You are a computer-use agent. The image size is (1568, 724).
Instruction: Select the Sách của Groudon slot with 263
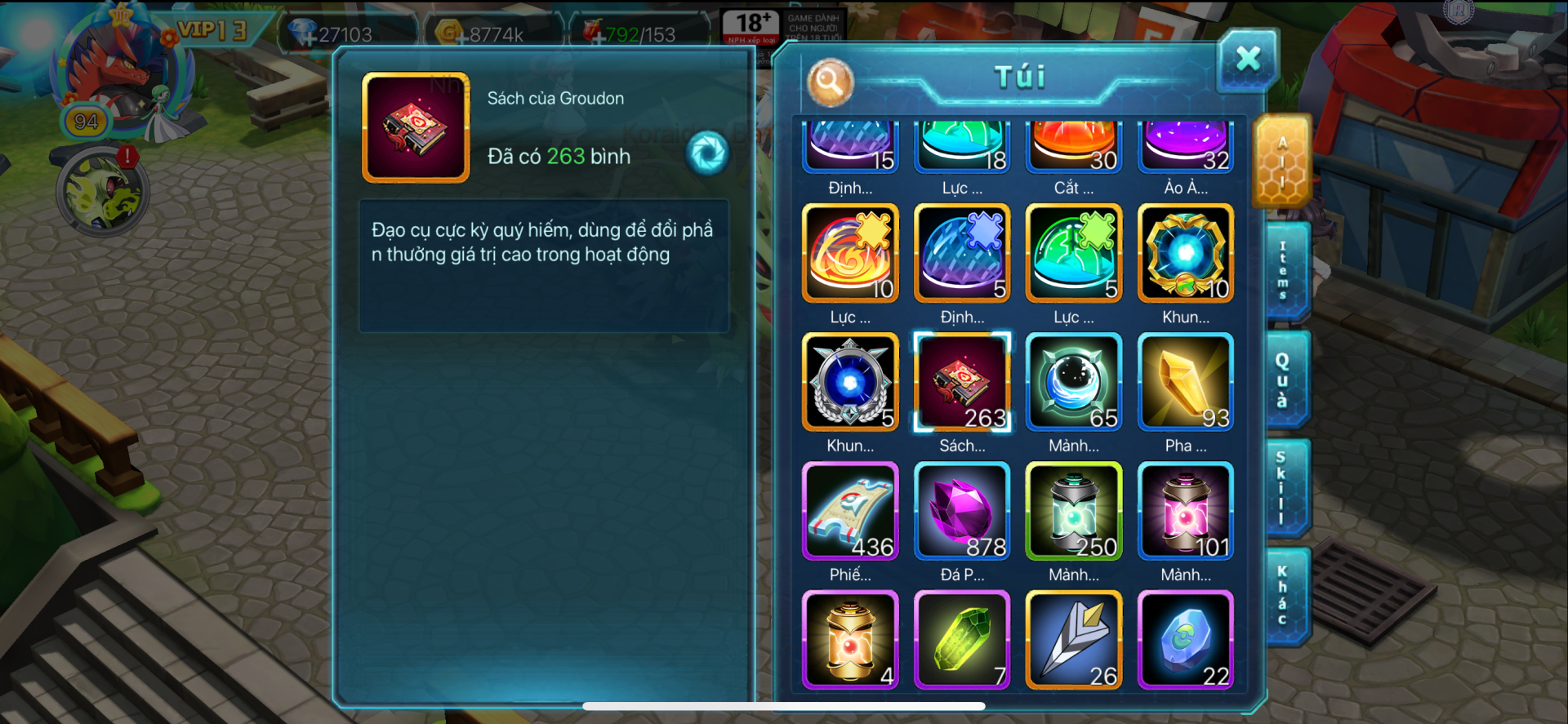click(962, 382)
